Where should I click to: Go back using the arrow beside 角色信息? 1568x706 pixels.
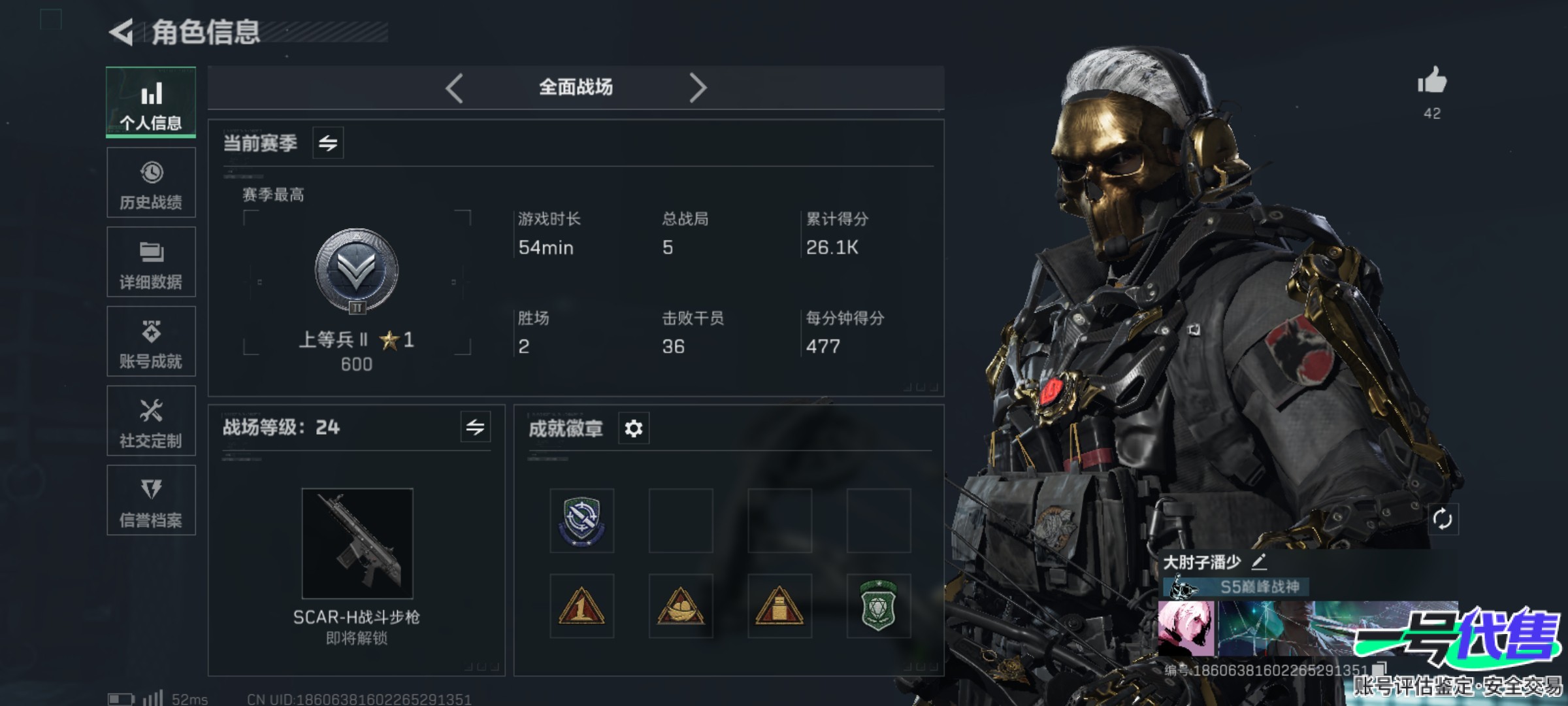point(122,32)
